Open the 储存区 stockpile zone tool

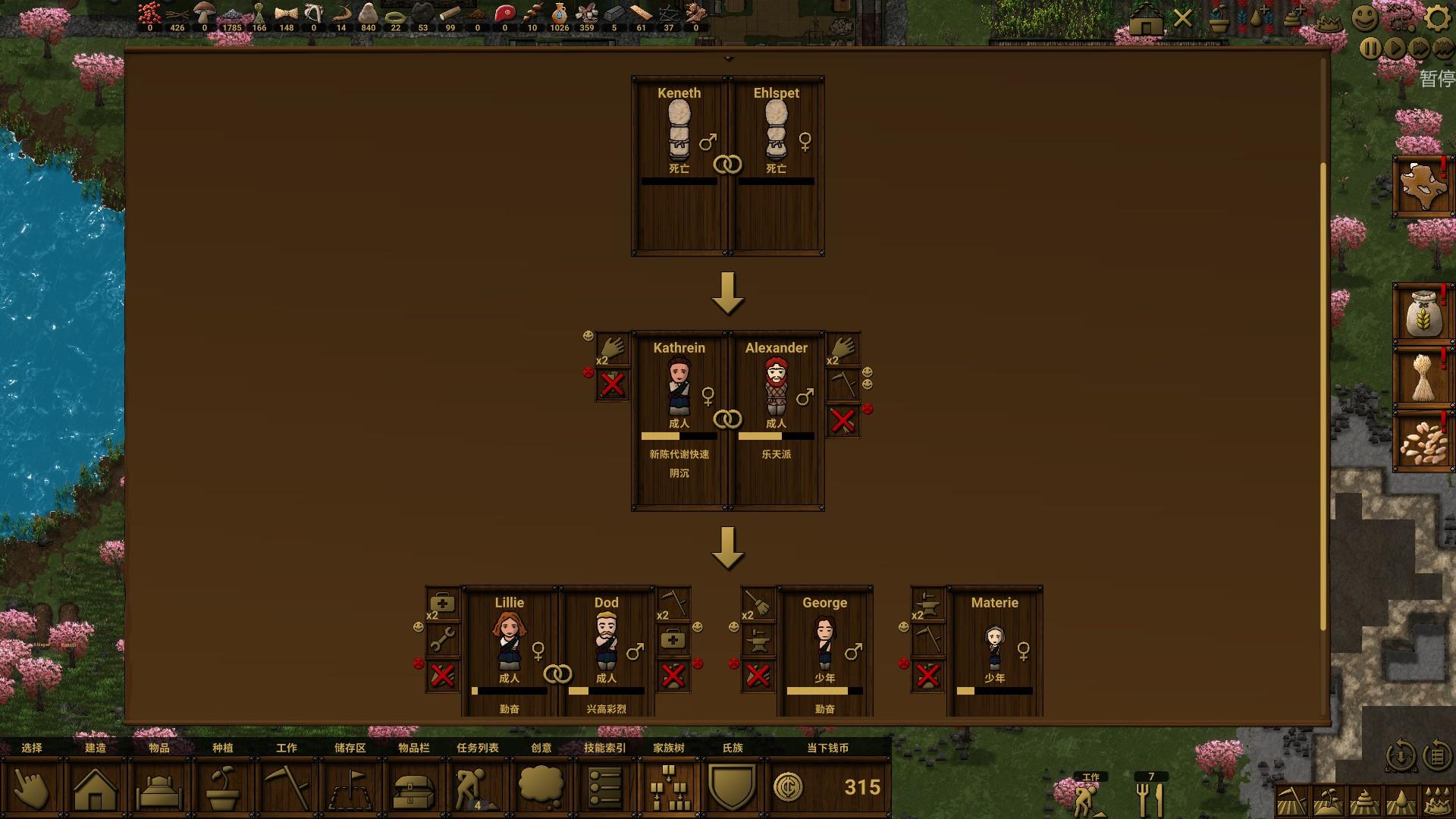click(350, 788)
